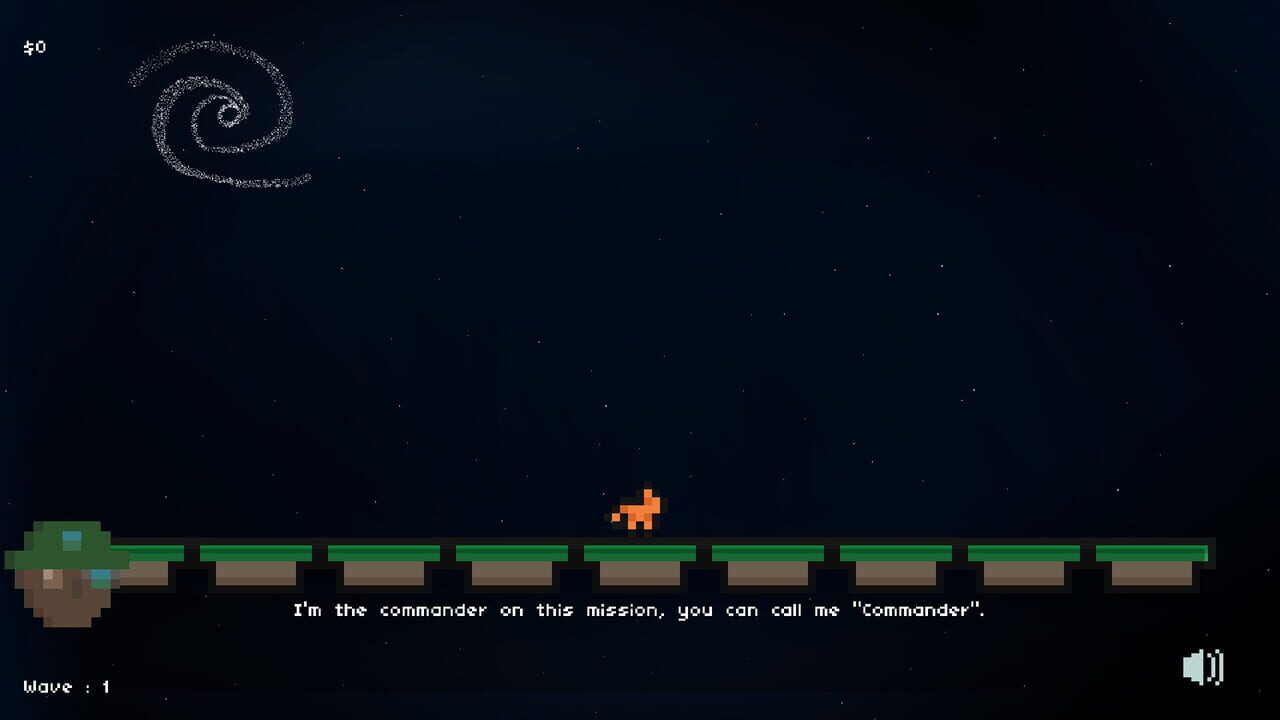Click the dialogue line to expand conversation
The image size is (1280, 720).
[x=640, y=610]
